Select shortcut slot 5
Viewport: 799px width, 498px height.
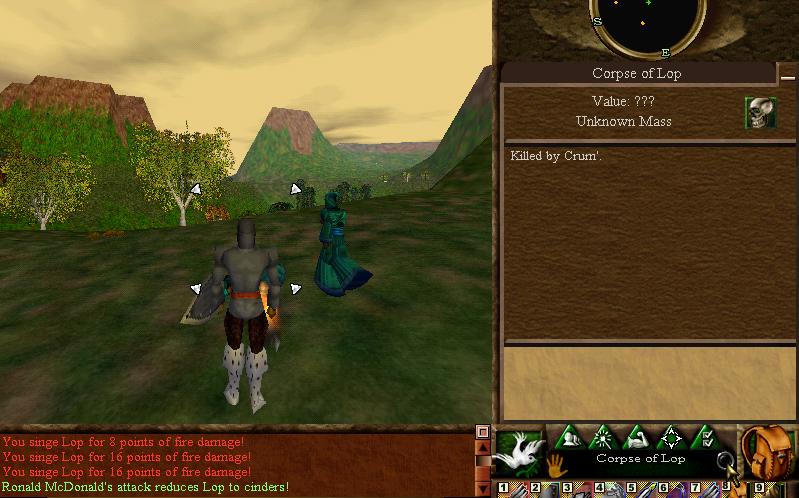(x=631, y=489)
